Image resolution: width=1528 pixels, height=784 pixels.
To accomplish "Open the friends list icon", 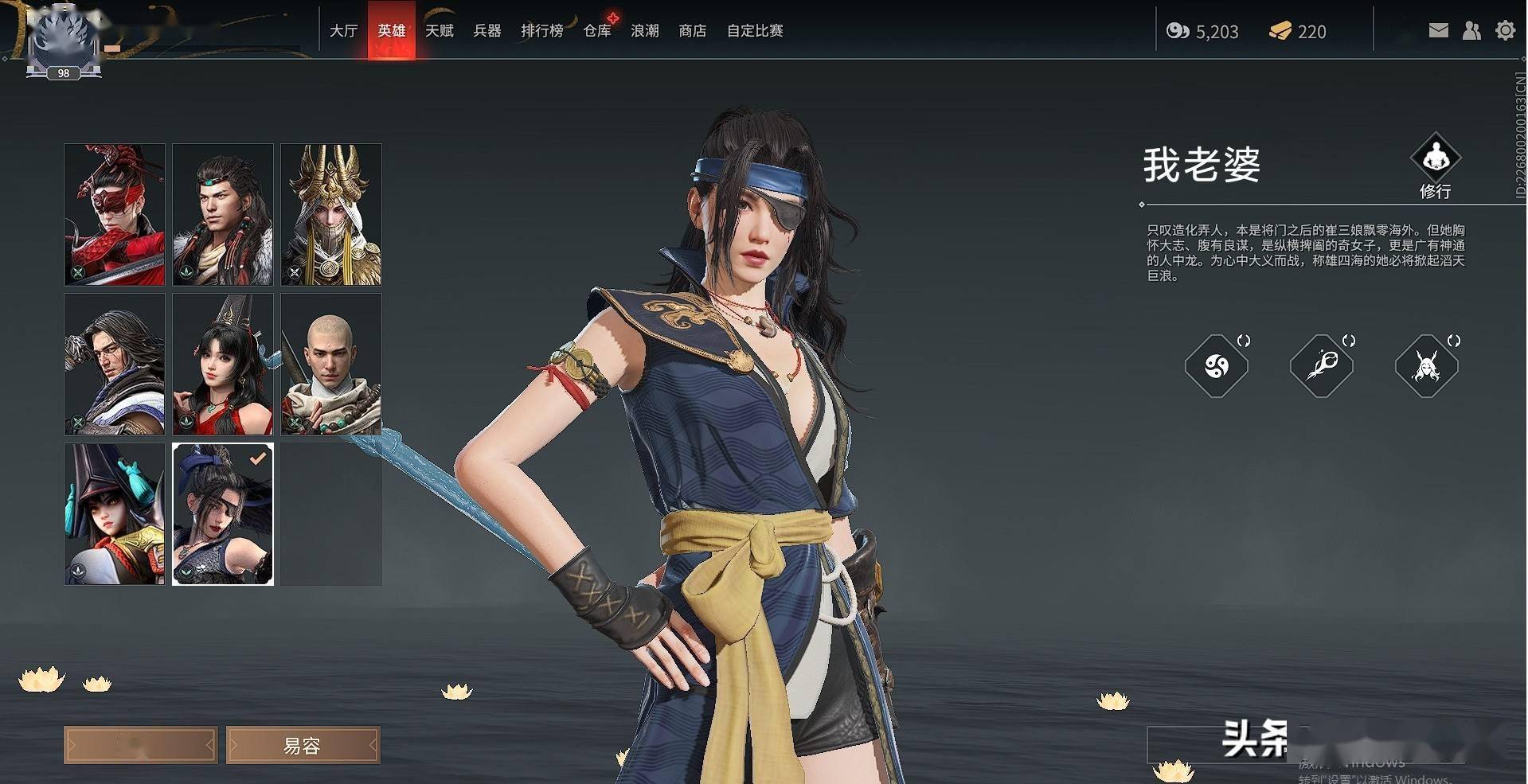I will pyautogui.click(x=1471, y=31).
